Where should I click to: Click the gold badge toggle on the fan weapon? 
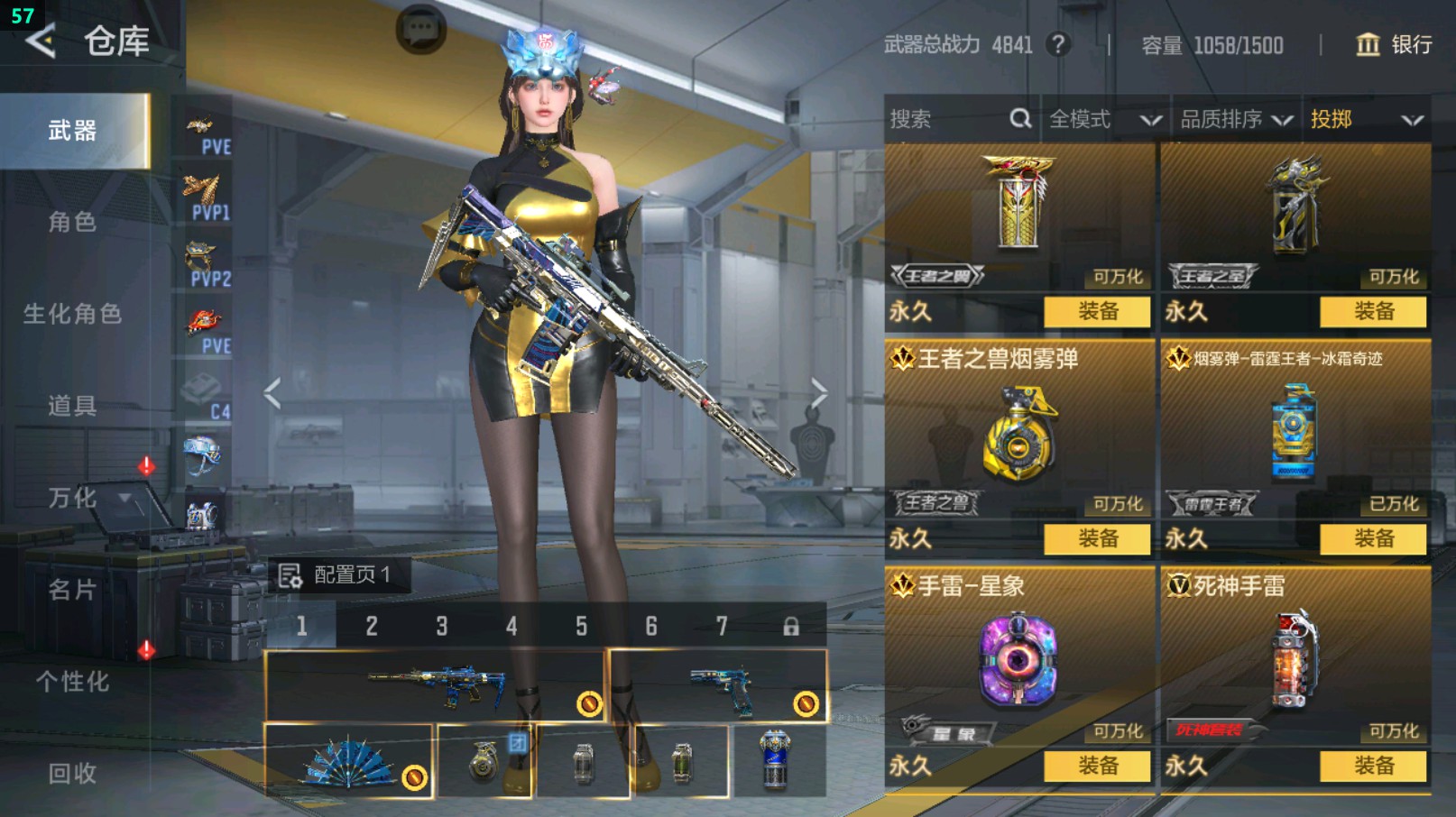coord(413,776)
